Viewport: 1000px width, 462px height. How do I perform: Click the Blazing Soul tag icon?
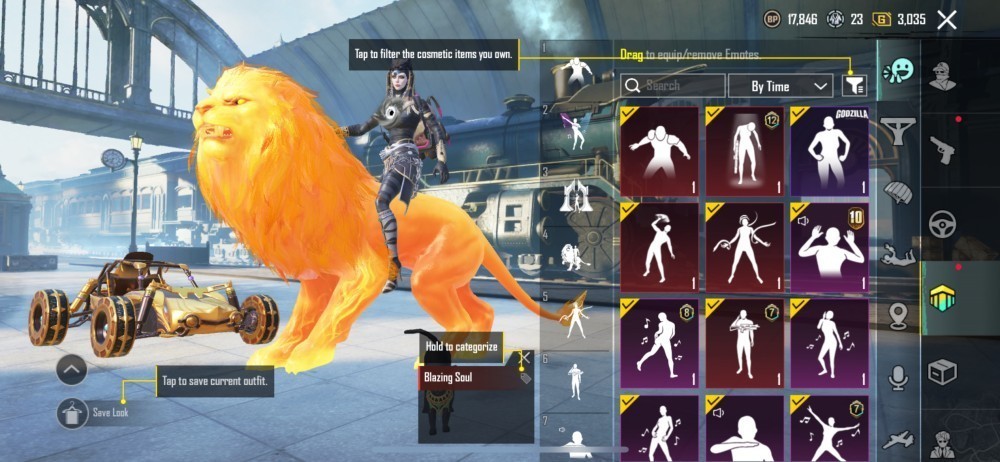click(x=523, y=378)
